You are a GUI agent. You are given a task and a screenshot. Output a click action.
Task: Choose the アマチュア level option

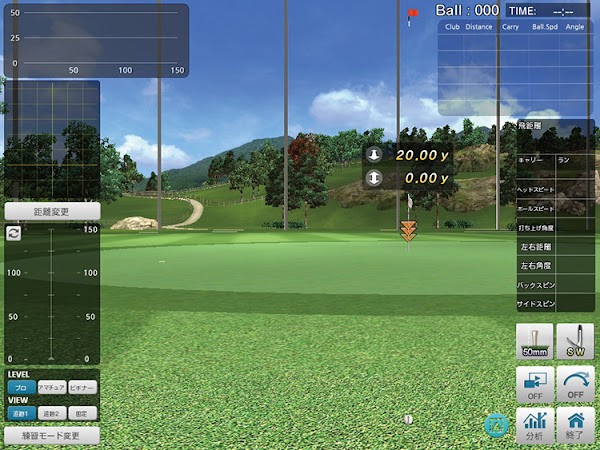click(x=51, y=387)
